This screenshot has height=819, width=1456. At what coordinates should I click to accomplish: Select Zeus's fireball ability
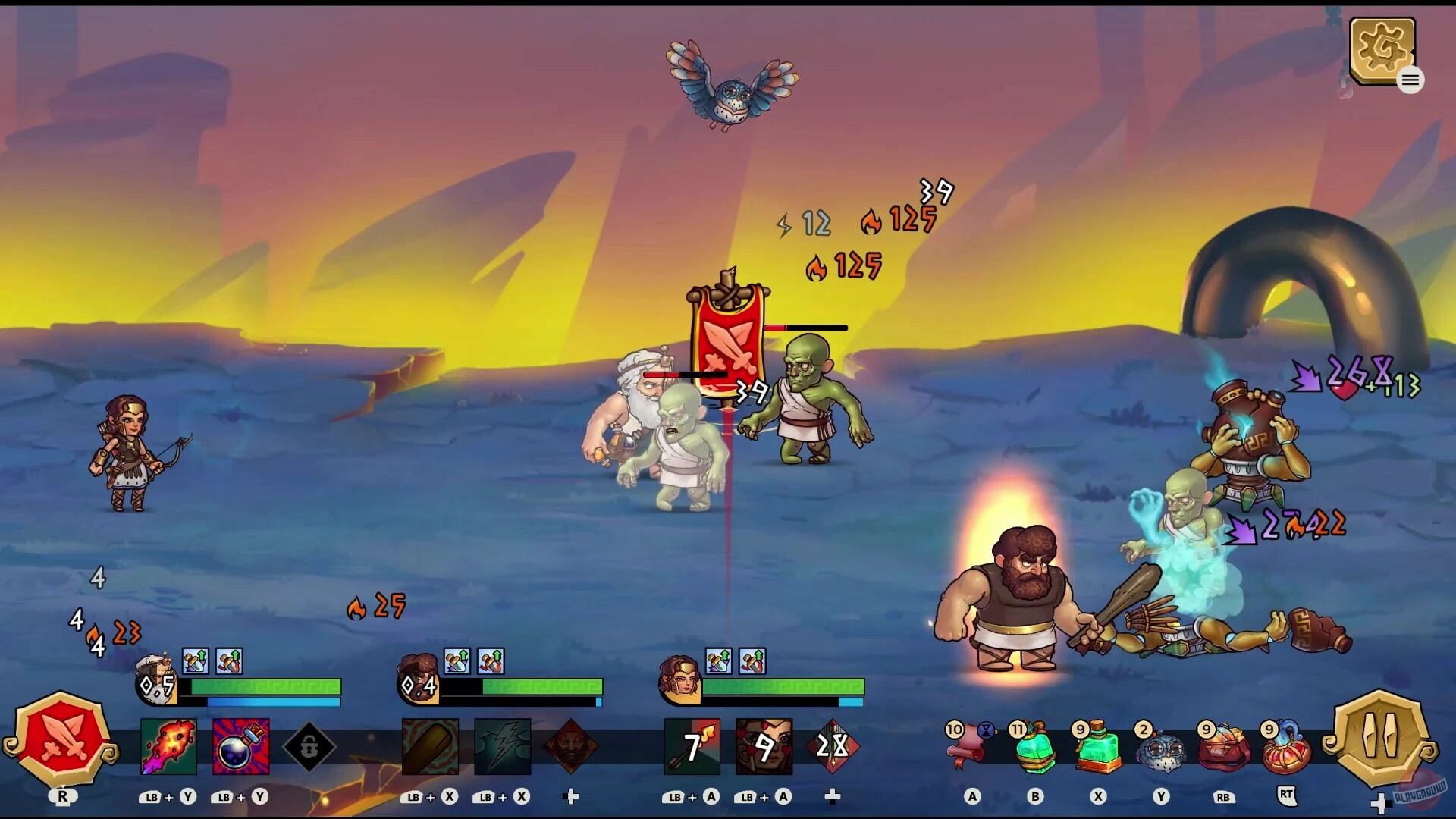click(x=168, y=747)
